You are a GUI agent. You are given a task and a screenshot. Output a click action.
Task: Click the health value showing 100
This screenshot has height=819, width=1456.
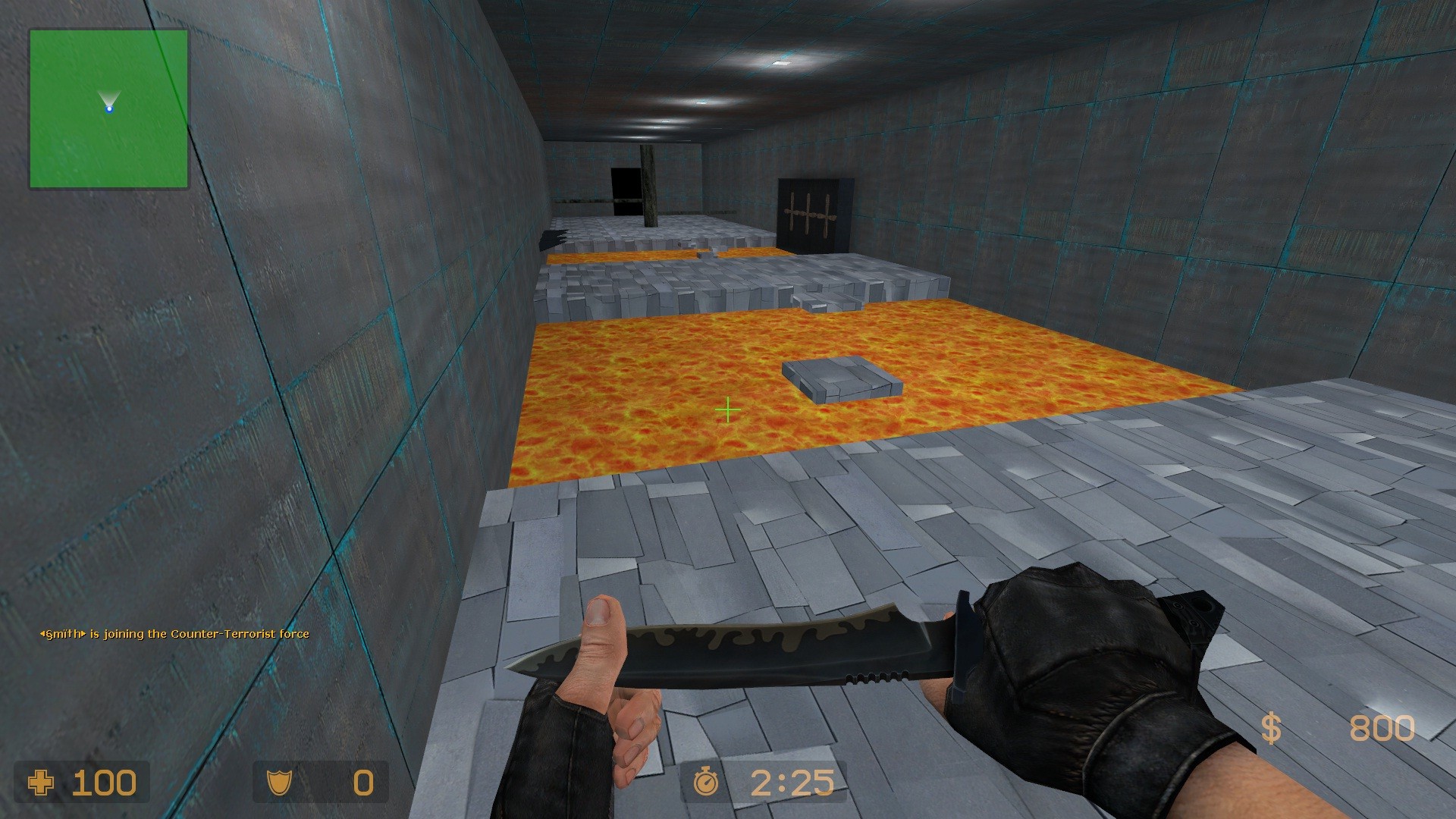(105, 781)
